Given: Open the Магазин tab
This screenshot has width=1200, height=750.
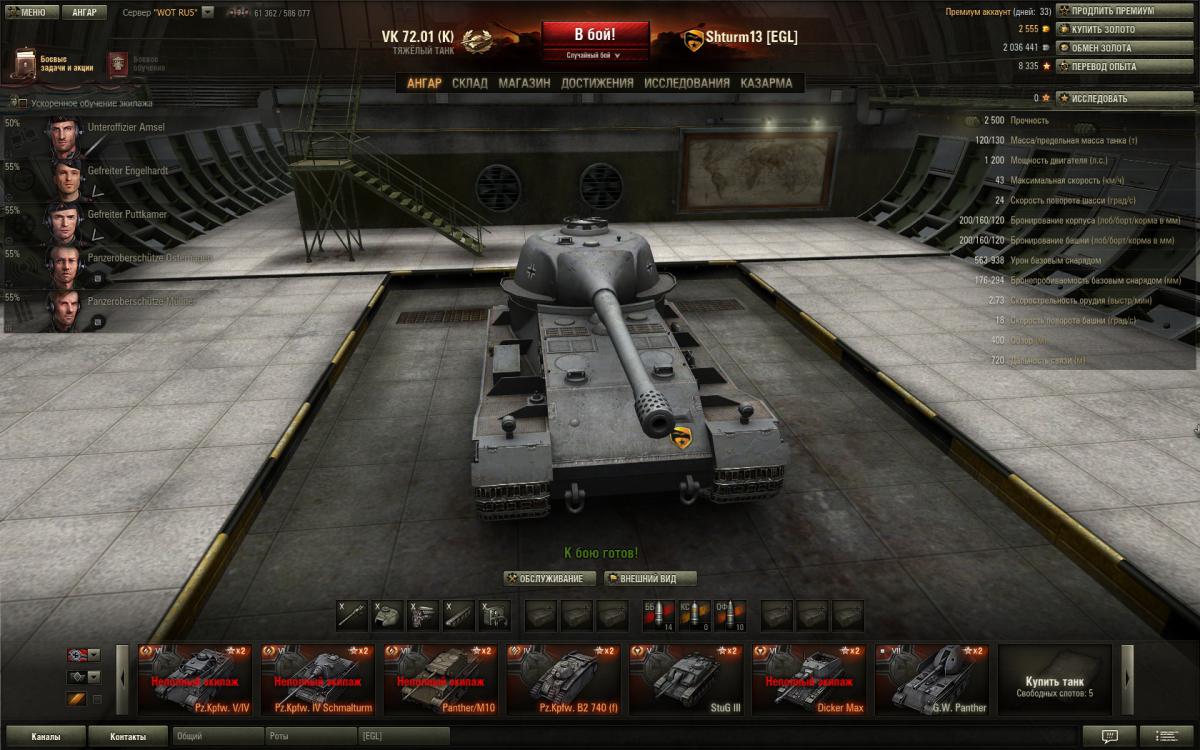Looking at the screenshot, I should [524, 83].
